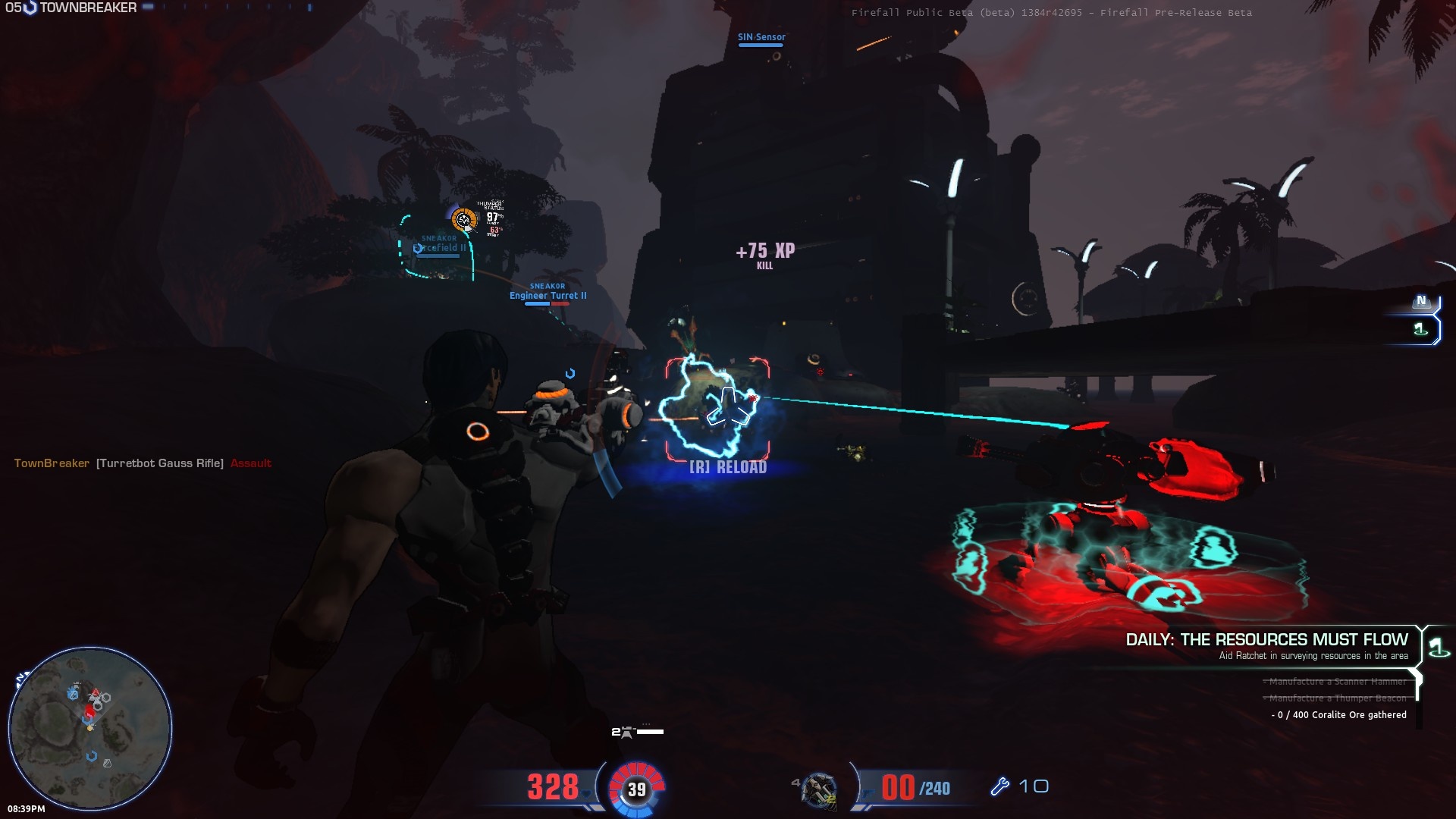The width and height of the screenshot is (1456, 819).
Task: Select the Coralite Ore gathered objective line
Action: [x=1338, y=715]
